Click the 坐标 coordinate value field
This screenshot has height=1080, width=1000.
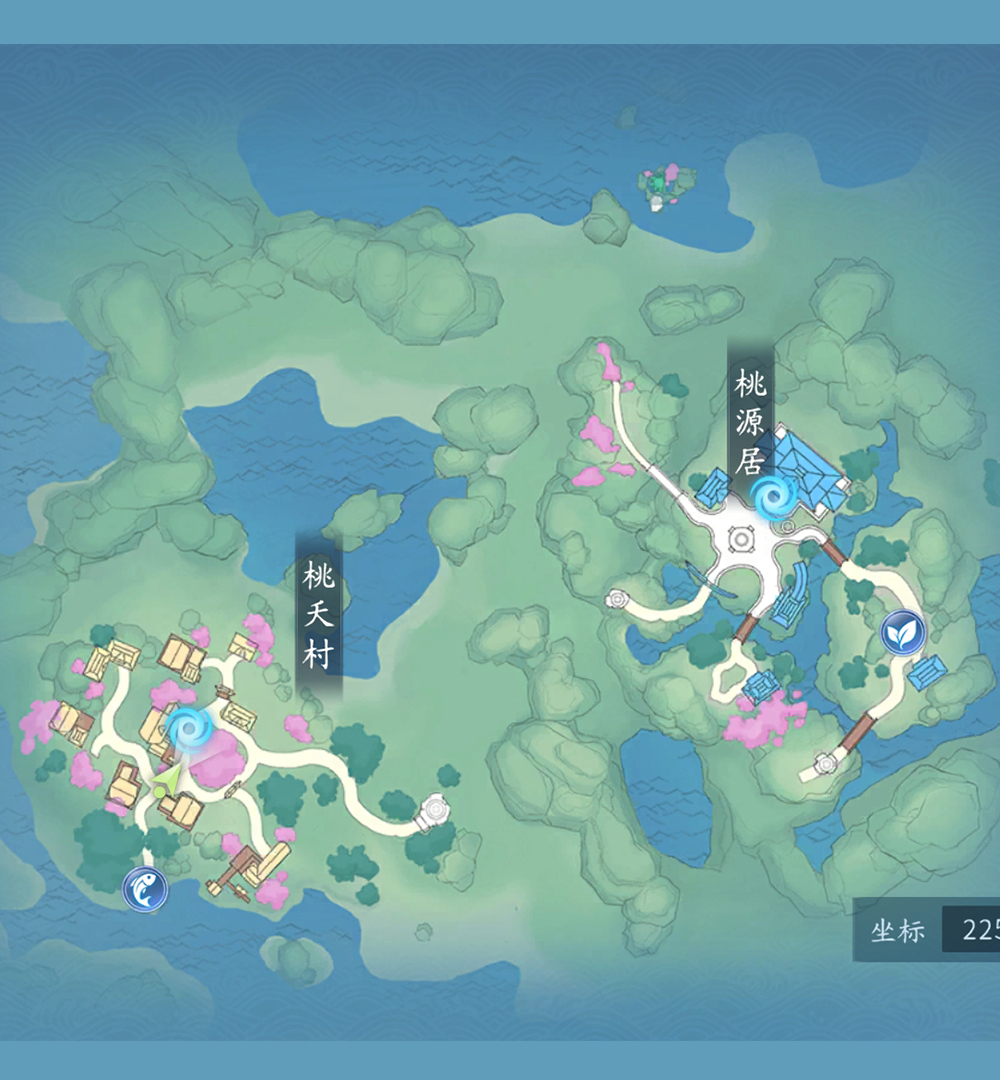point(971,931)
